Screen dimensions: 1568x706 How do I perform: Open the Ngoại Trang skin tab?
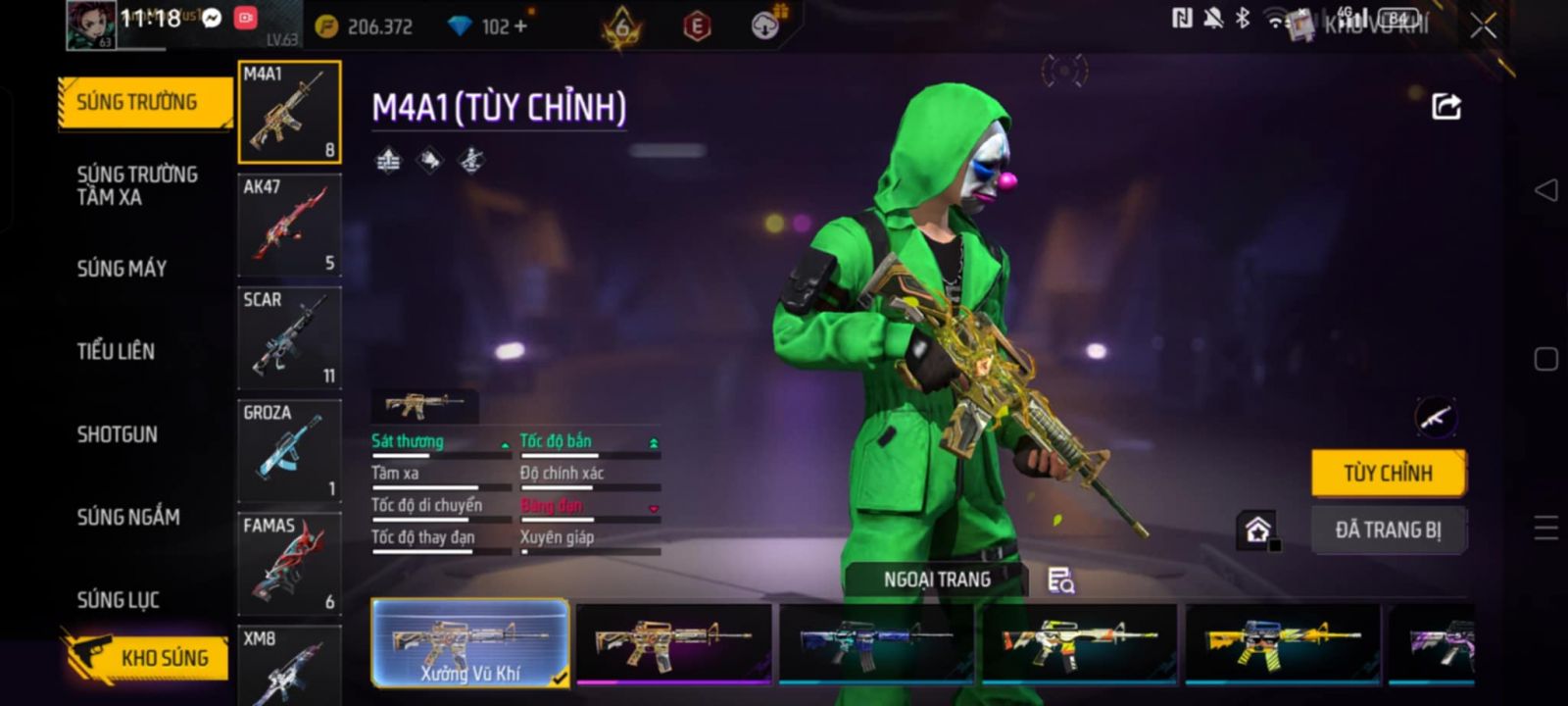pos(937,580)
